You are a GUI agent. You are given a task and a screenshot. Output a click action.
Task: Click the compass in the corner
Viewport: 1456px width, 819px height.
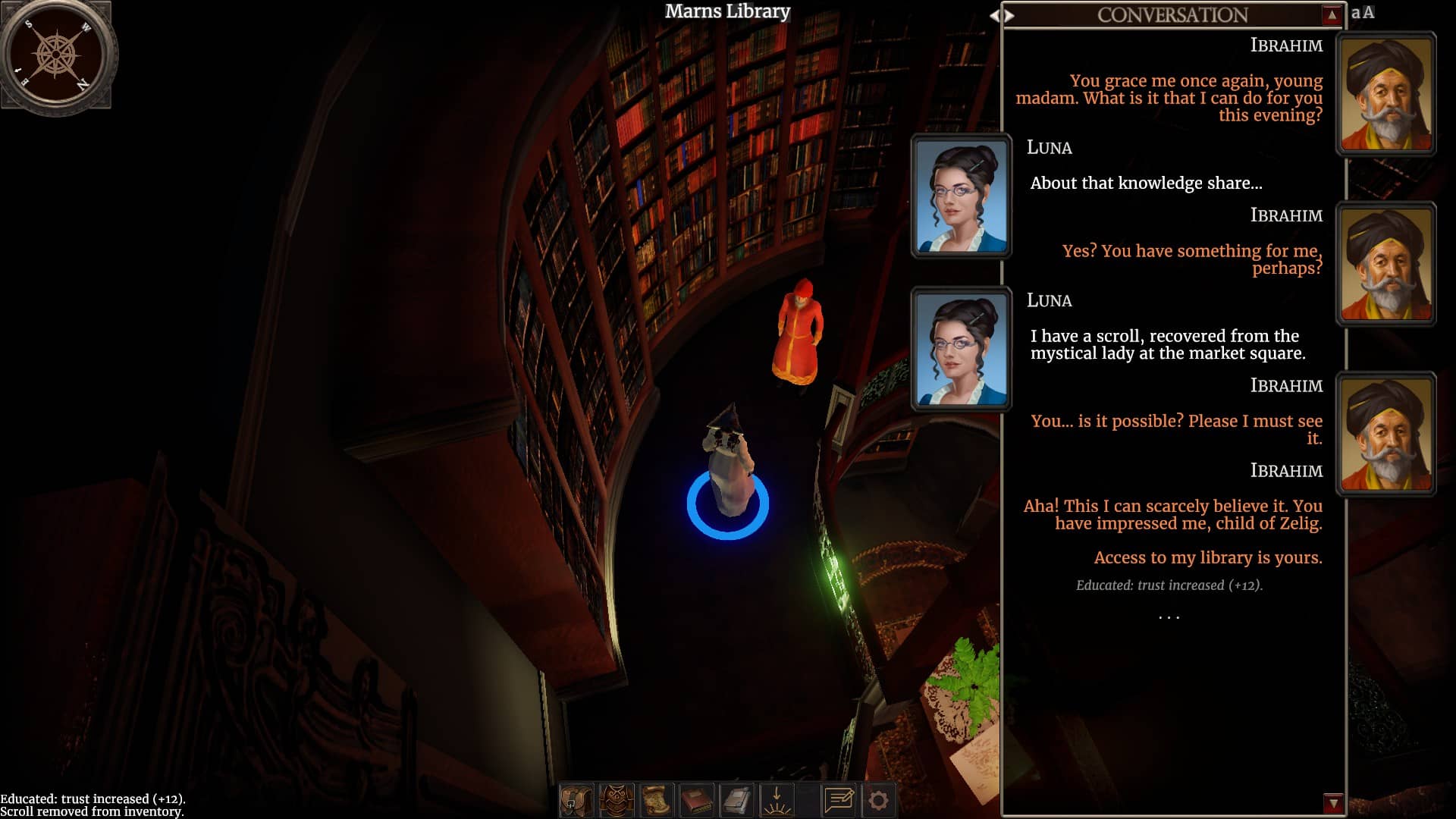[x=58, y=55]
